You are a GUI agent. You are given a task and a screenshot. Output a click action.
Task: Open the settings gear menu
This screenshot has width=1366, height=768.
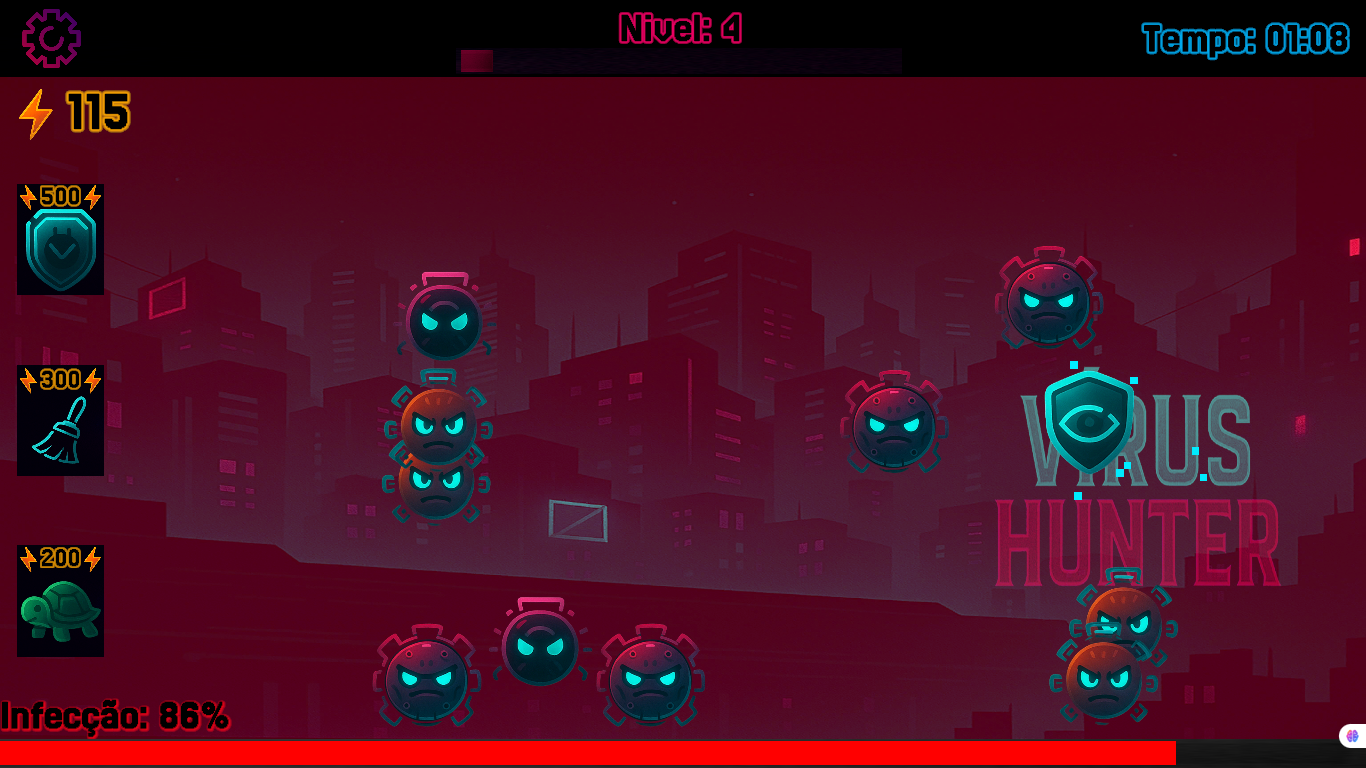(52, 37)
